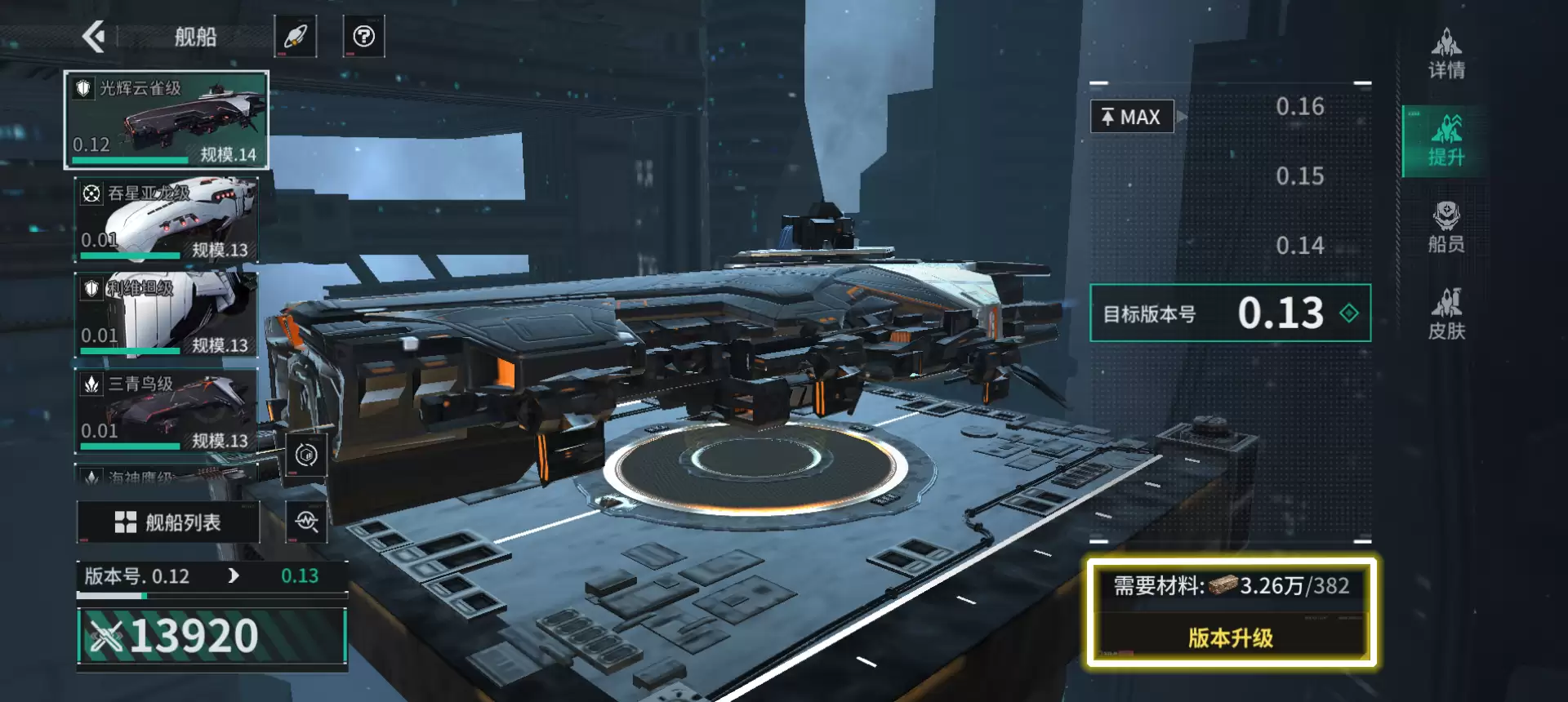This screenshot has height=702, width=1568.
Task: Select the 光辉云雀级 ship card
Action: pos(167,120)
